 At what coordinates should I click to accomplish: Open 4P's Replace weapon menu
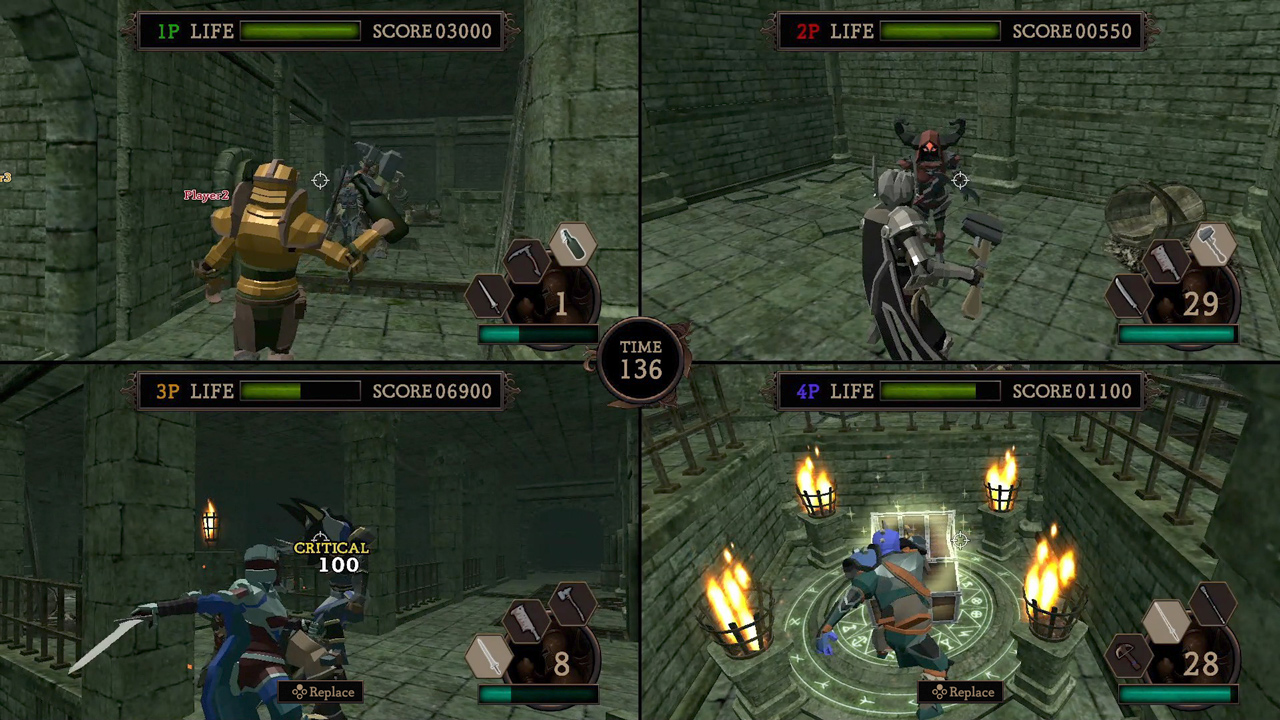click(x=963, y=691)
